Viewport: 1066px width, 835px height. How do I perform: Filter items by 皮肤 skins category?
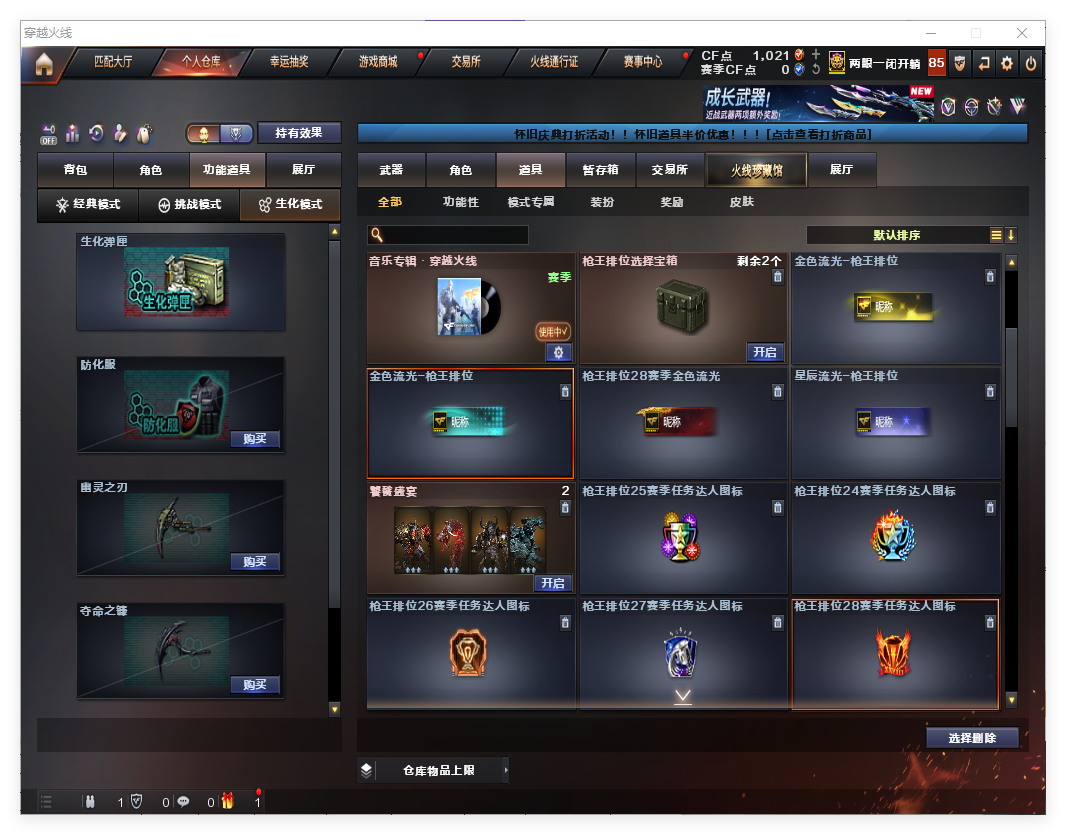coord(741,202)
